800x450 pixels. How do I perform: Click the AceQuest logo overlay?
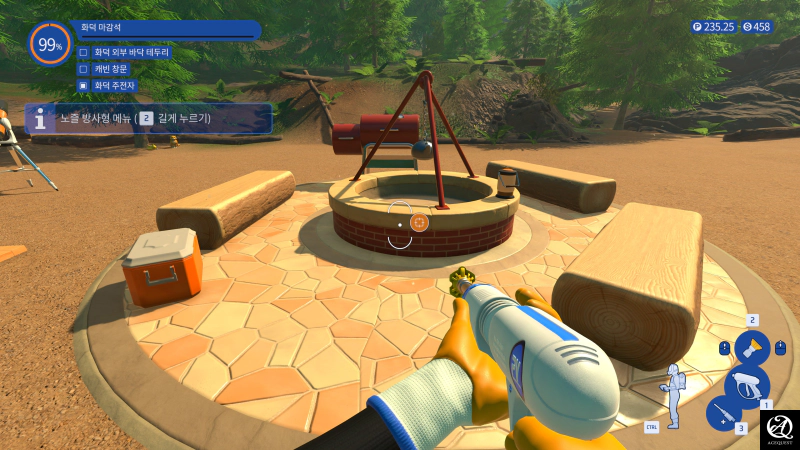point(780,427)
